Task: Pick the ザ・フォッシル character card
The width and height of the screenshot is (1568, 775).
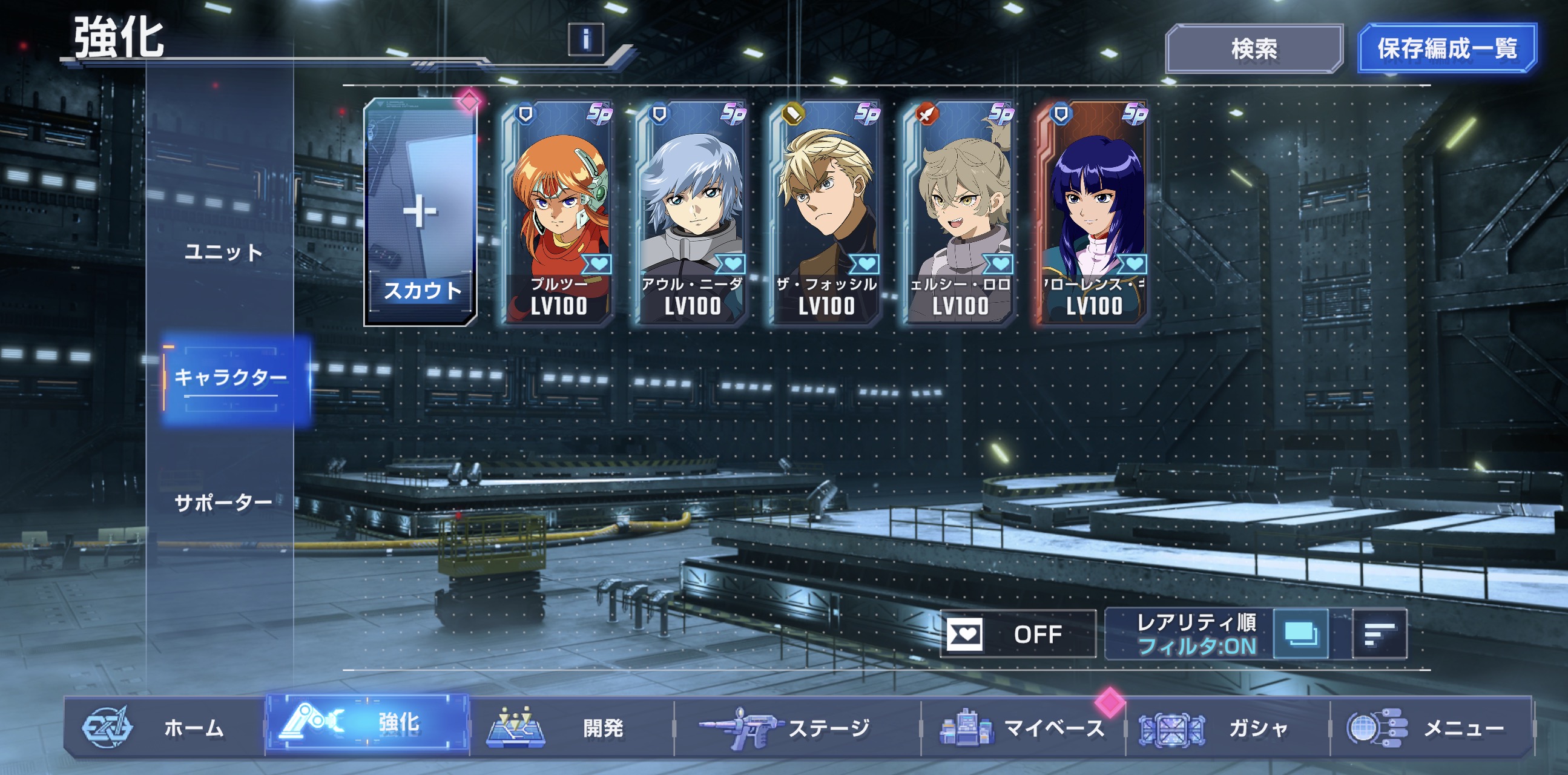Action: 826,213
